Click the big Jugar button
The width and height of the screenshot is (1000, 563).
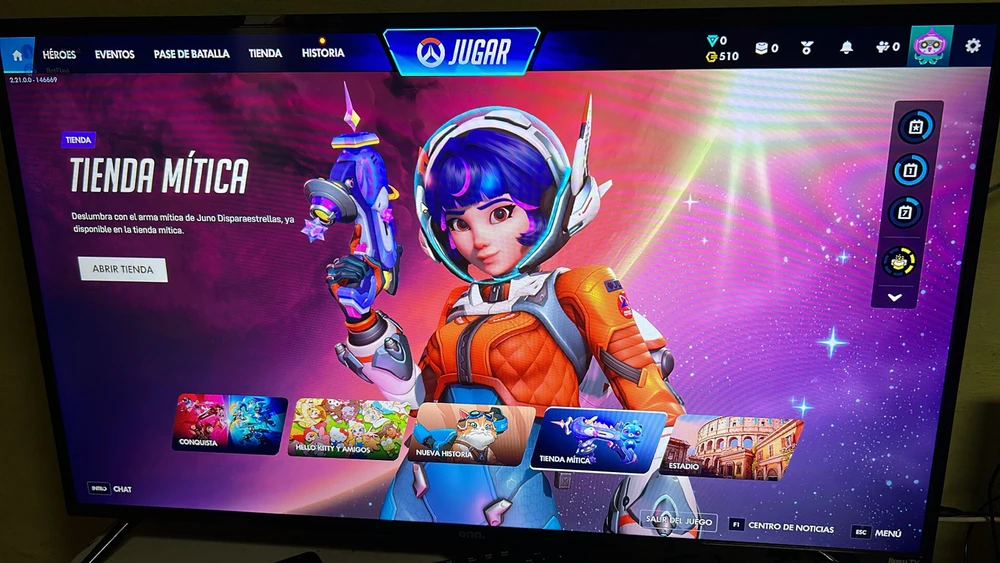[x=462, y=50]
